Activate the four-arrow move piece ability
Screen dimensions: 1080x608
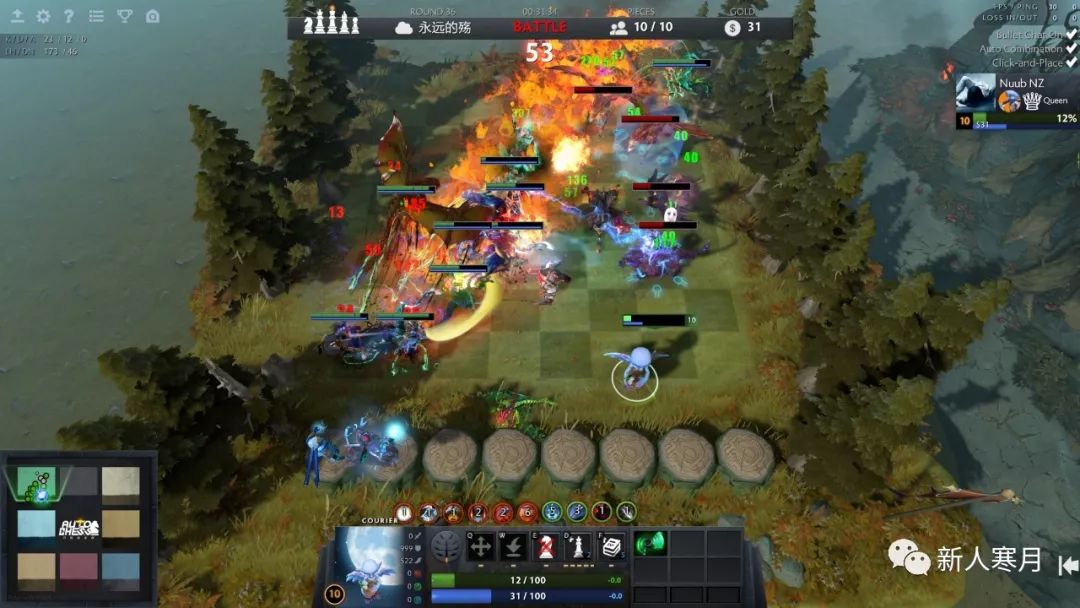tap(481, 547)
